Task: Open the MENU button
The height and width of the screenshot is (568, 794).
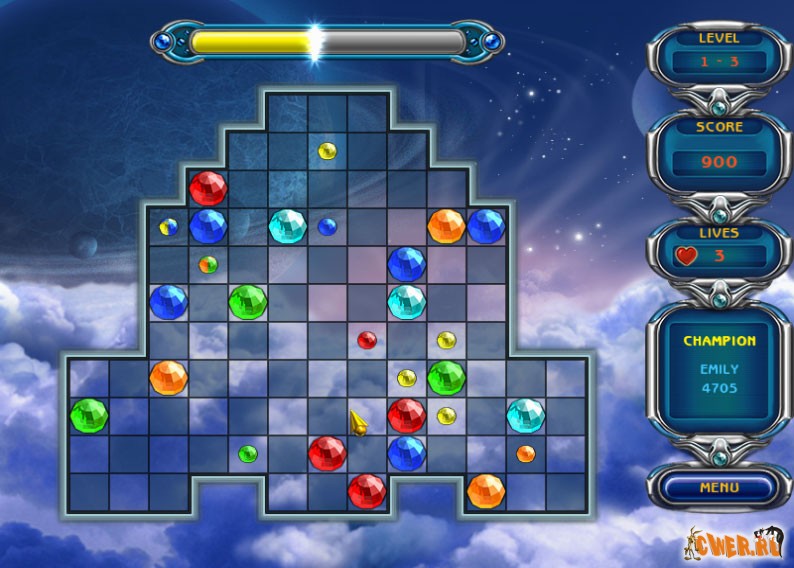Action: 719,488
